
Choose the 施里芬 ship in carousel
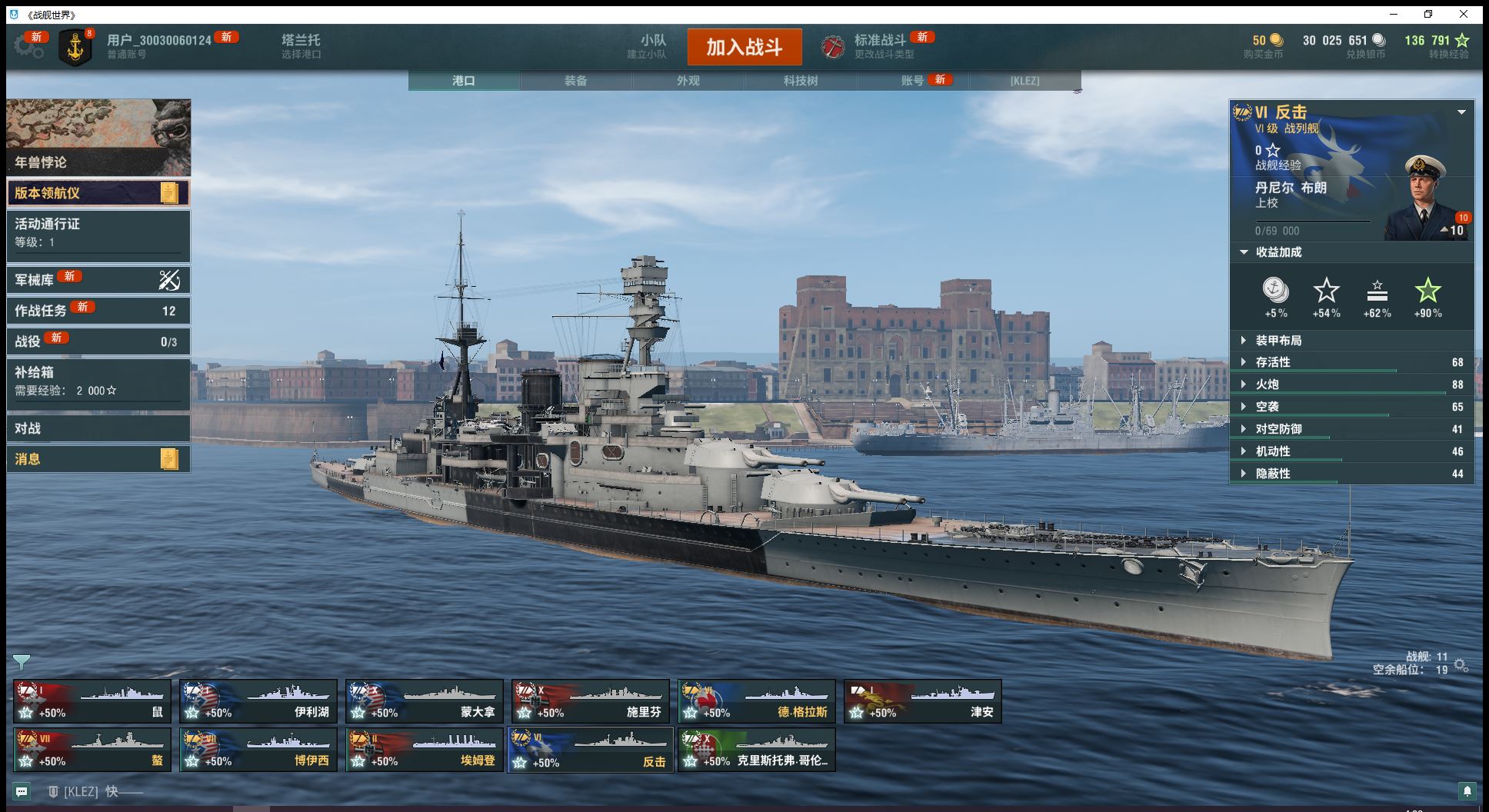click(x=591, y=701)
